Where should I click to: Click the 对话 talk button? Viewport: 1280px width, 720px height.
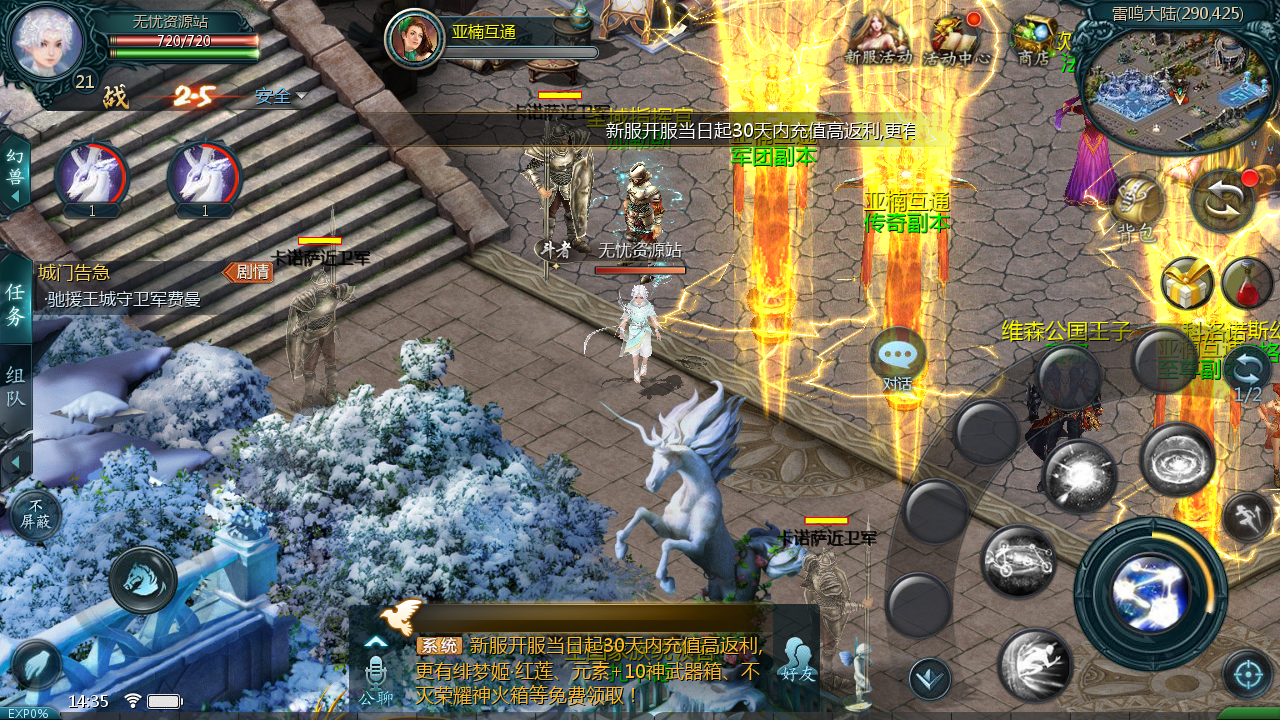[x=897, y=359]
